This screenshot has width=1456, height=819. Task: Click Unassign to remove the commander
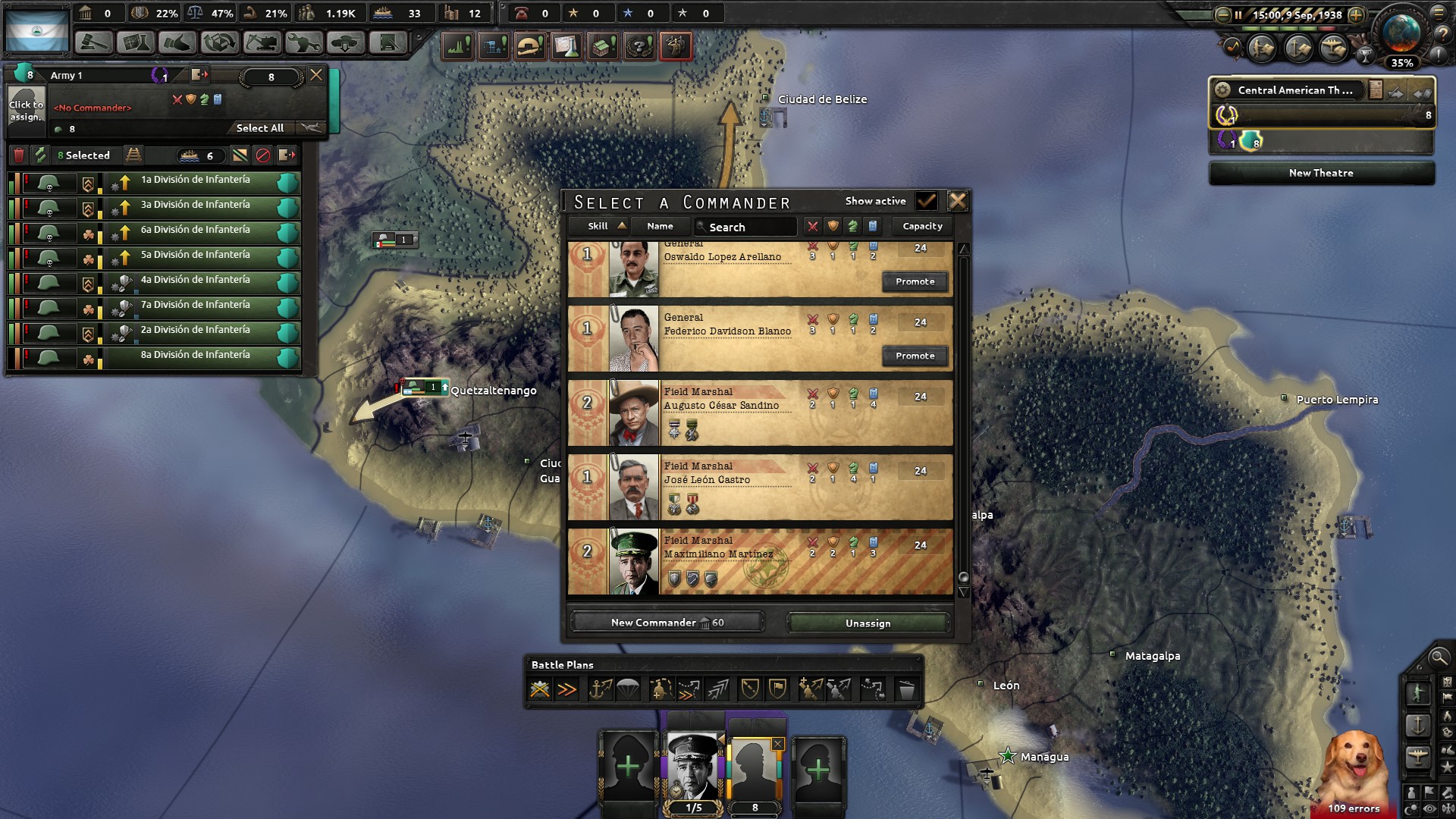pos(868,622)
